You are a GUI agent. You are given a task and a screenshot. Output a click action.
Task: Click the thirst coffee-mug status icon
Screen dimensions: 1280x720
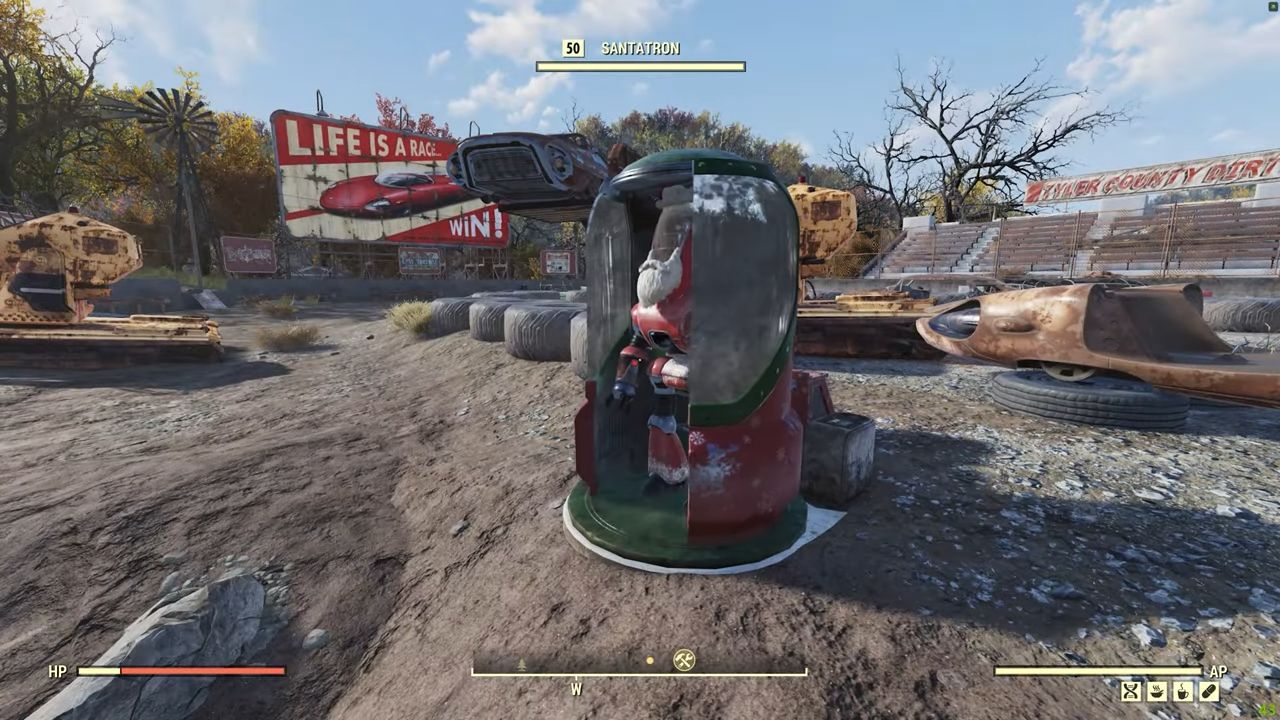pos(1184,690)
